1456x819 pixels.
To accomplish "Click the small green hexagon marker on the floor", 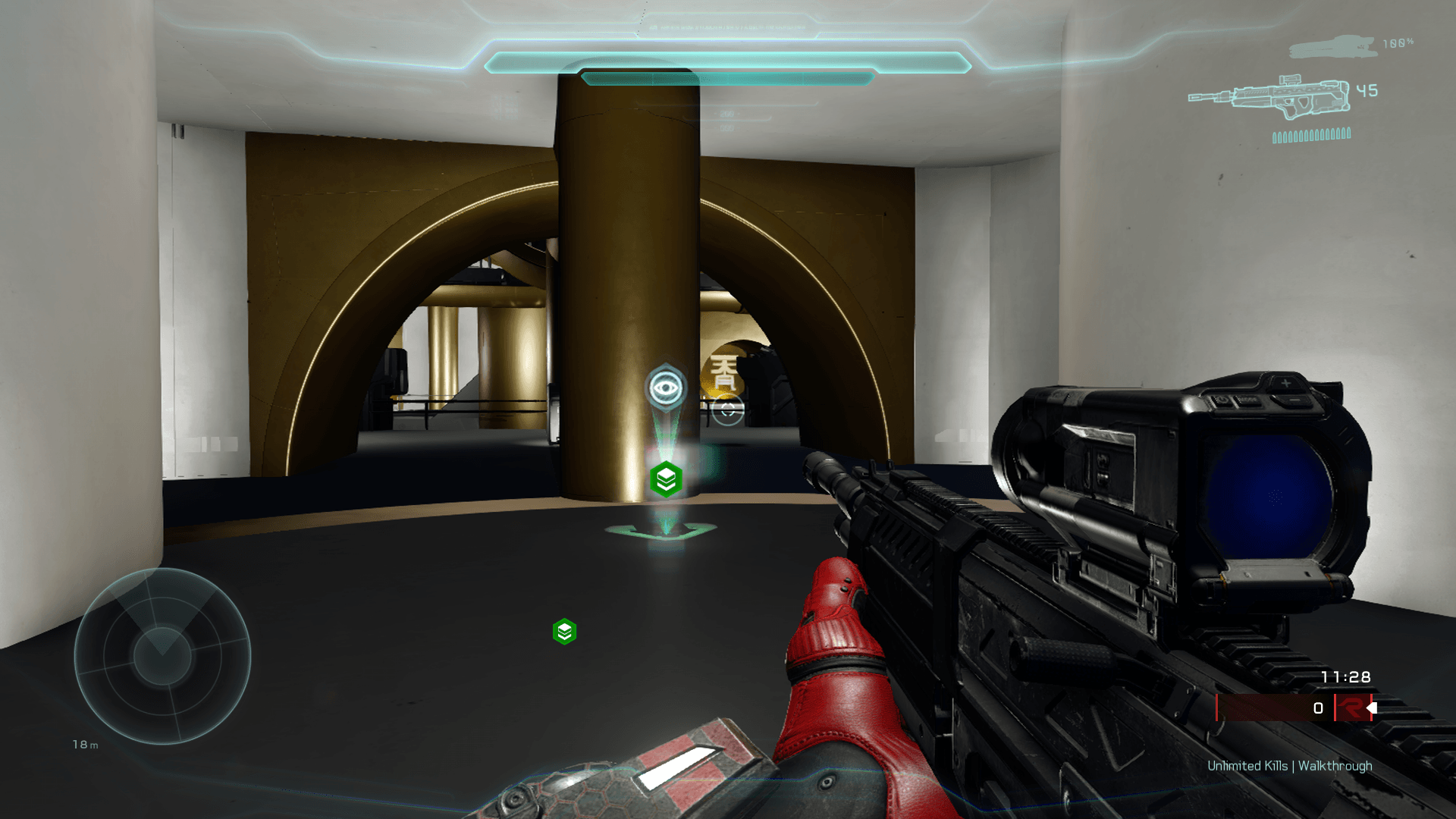I will coord(564,632).
